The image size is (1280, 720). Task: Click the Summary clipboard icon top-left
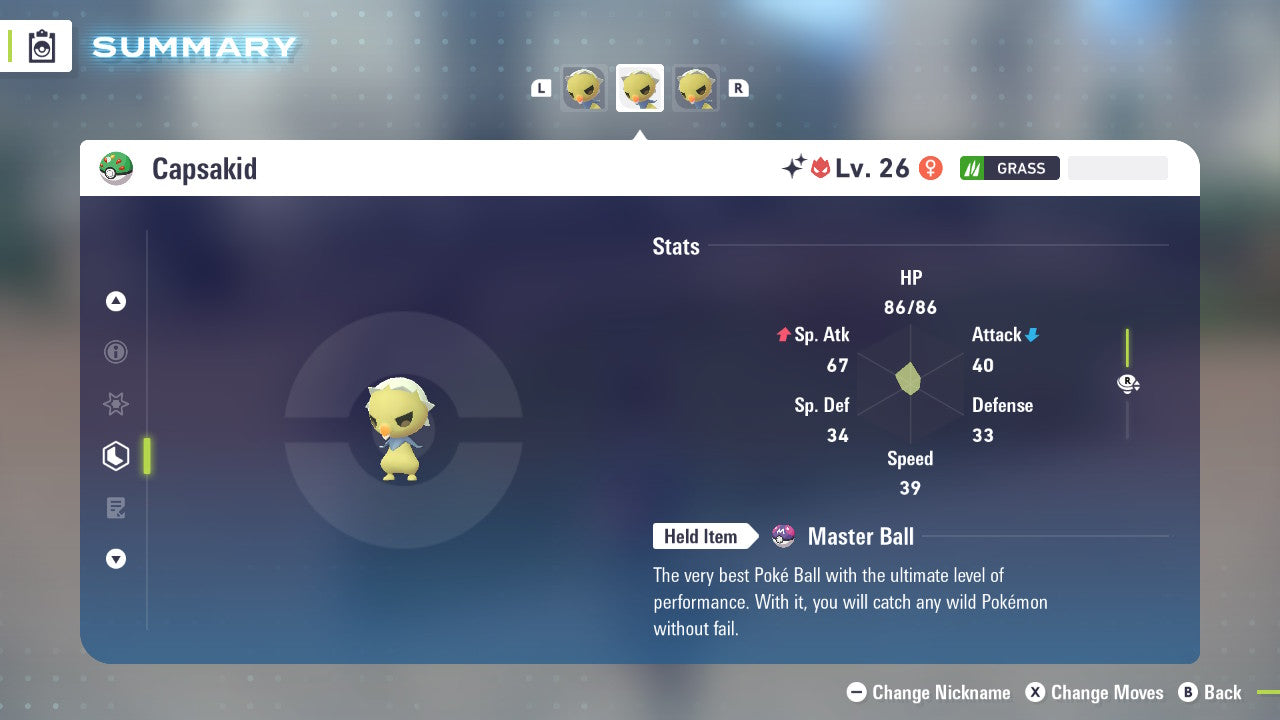pyautogui.click(x=42, y=46)
